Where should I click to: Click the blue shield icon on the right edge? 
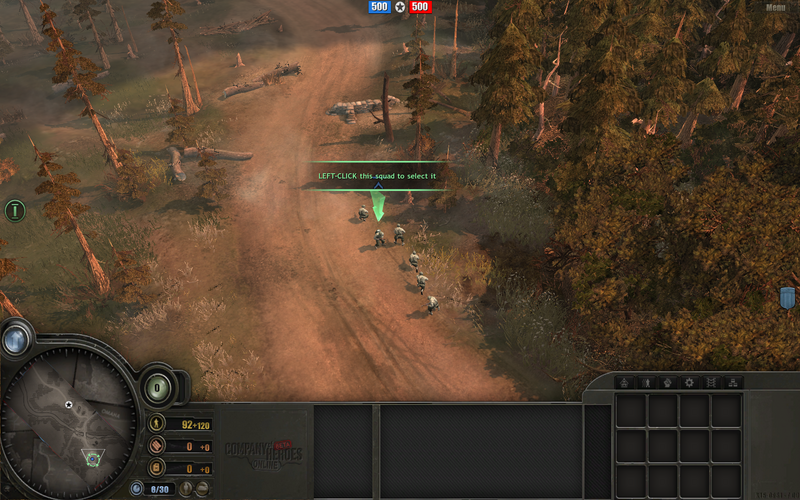787,297
